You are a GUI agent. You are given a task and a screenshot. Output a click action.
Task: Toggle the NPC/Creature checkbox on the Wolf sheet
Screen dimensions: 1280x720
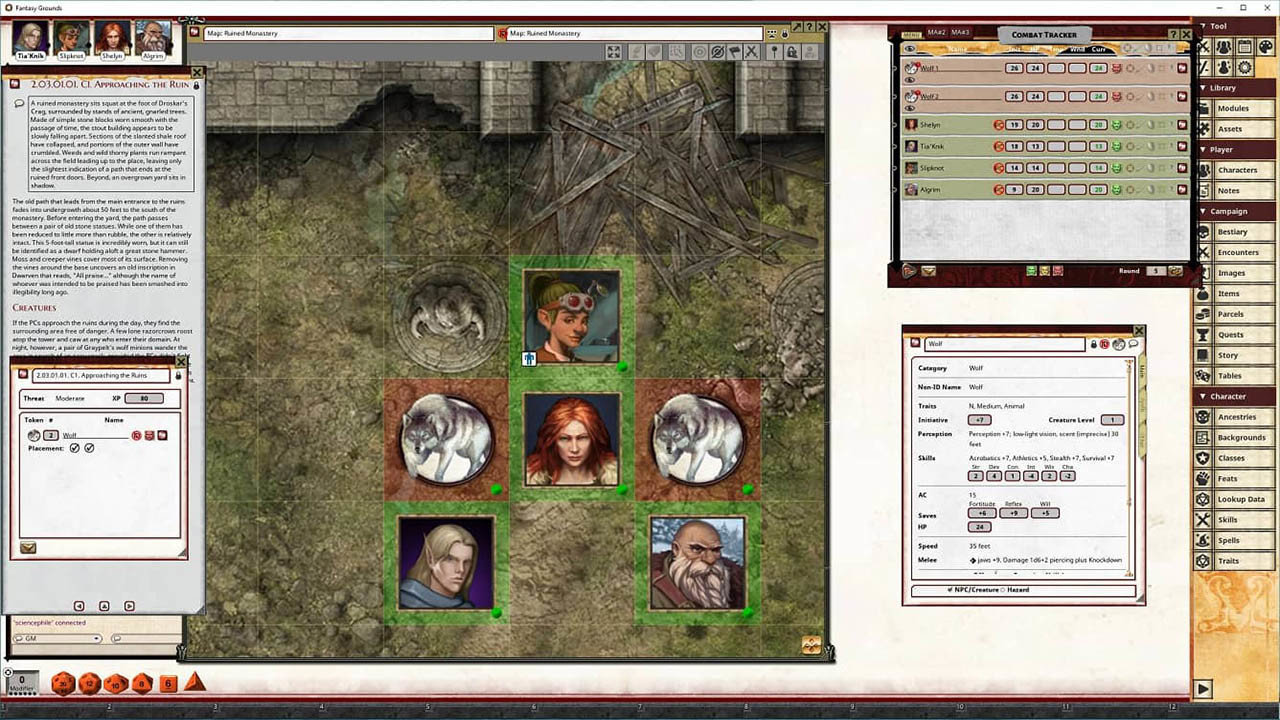(950, 589)
